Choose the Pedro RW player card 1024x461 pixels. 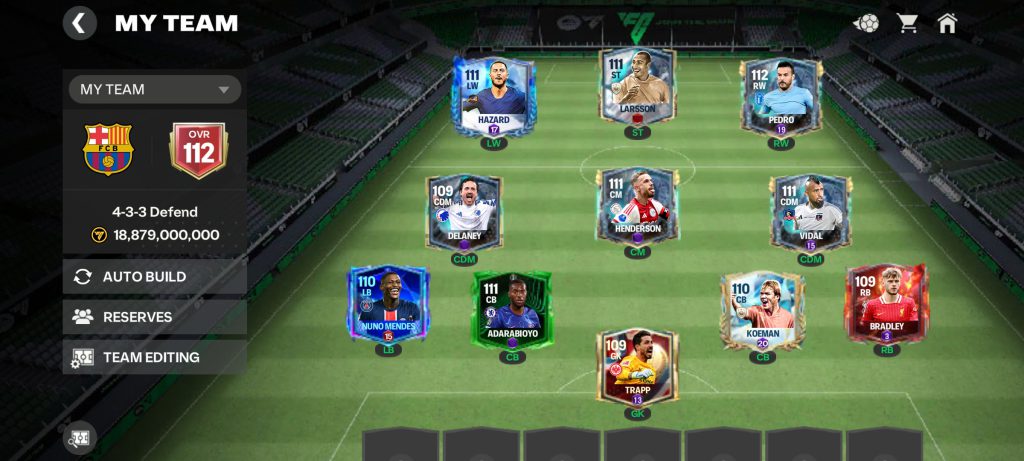point(780,97)
